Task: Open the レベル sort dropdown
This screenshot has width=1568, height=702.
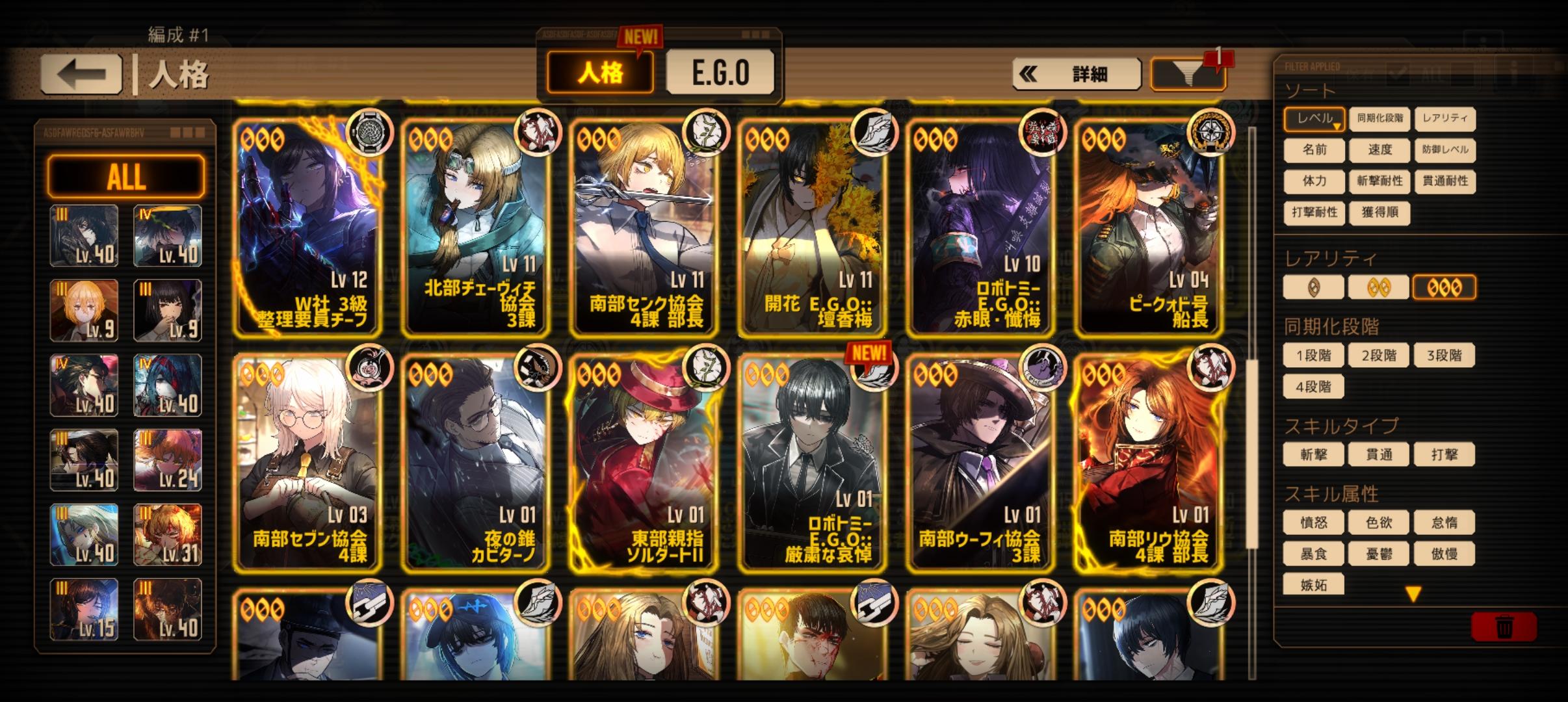Action: [1314, 119]
